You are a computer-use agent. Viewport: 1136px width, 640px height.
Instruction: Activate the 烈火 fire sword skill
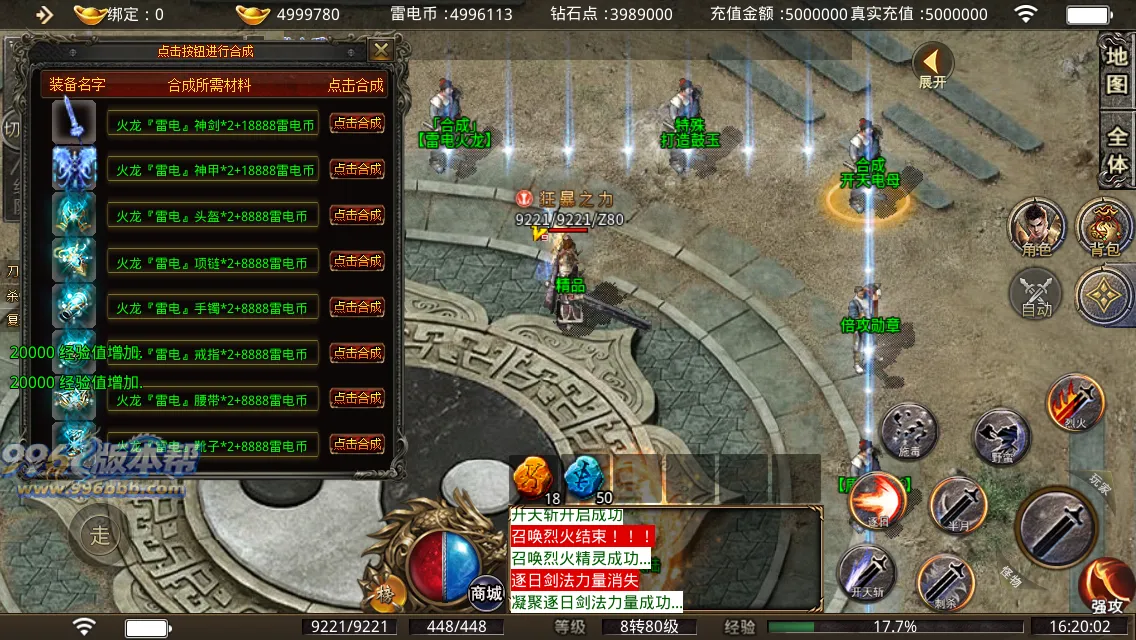[1075, 402]
